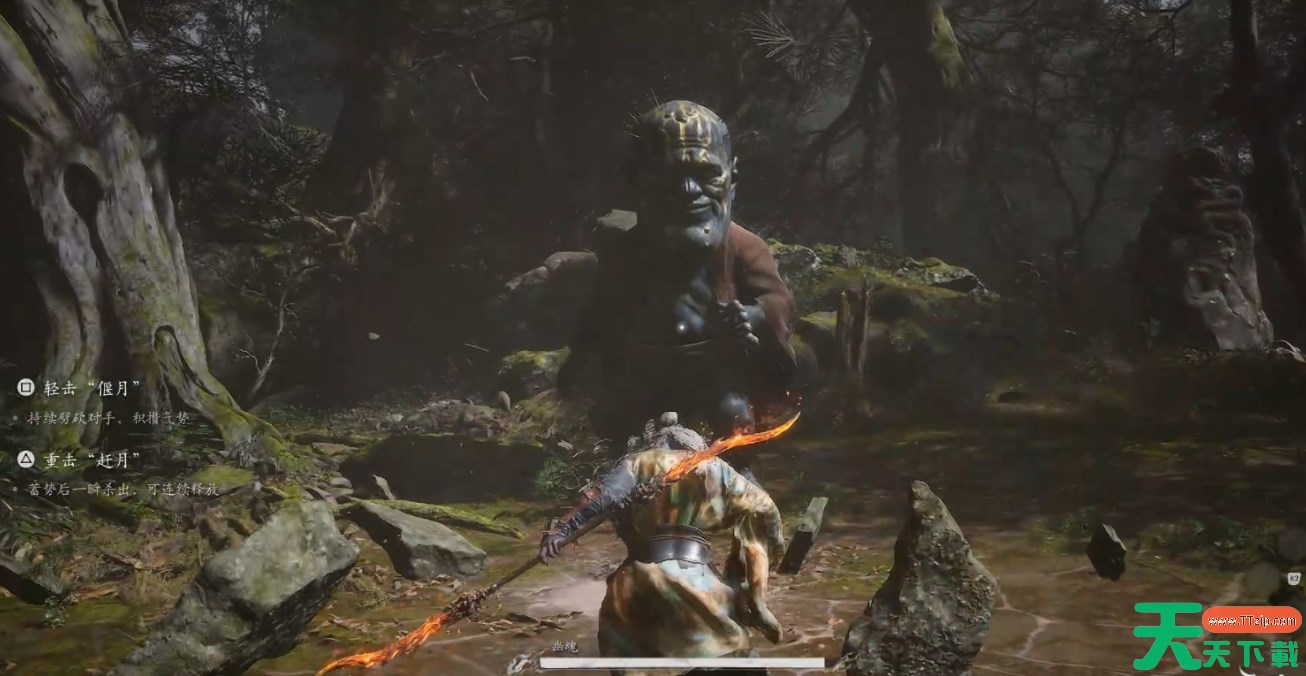
Task: Open the www.TTzip.com watermark link
Action: 1249,620
